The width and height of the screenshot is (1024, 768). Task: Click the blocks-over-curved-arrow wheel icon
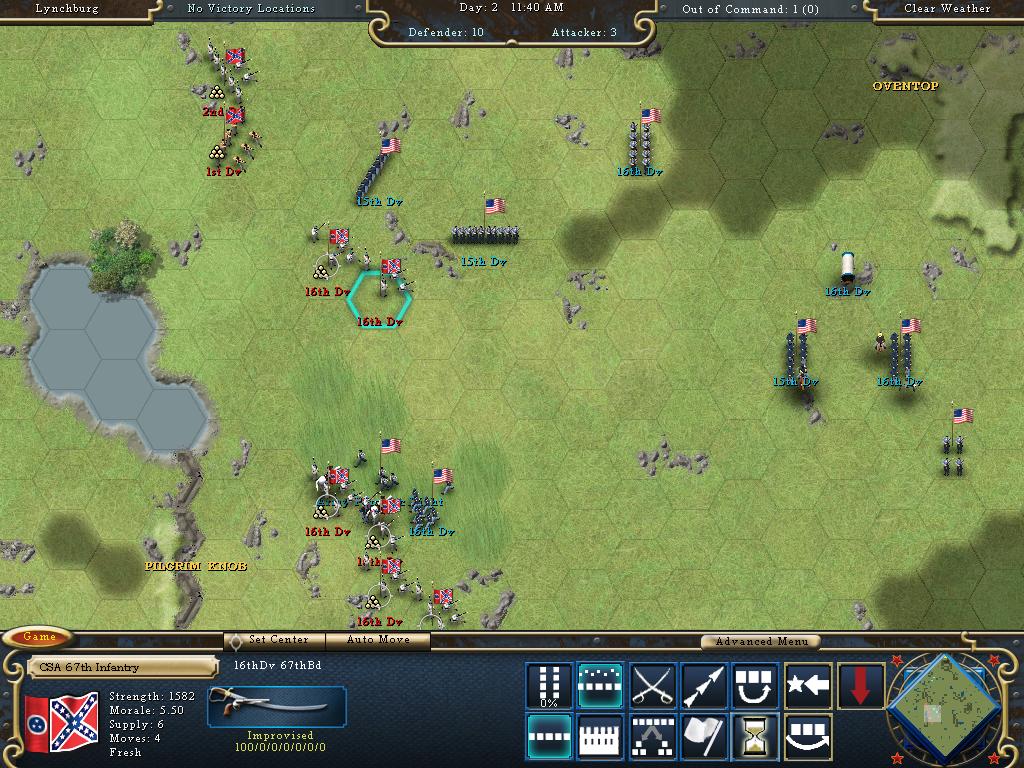[808, 737]
